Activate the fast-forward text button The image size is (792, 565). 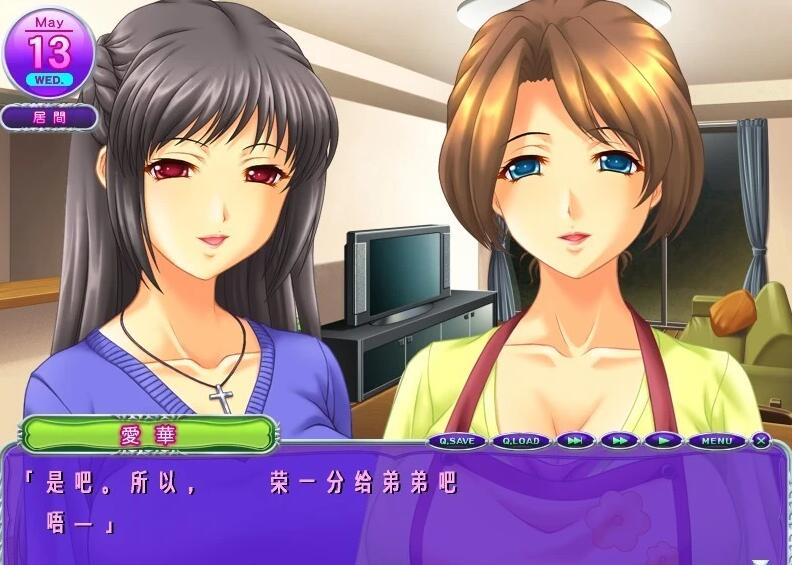tap(620, 440)
